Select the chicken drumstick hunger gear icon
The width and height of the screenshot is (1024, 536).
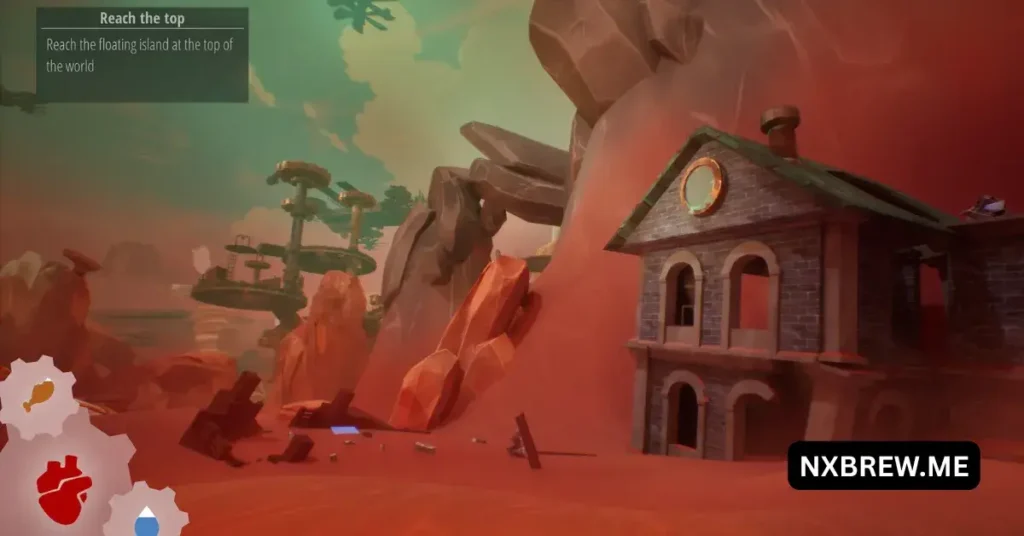37,393
